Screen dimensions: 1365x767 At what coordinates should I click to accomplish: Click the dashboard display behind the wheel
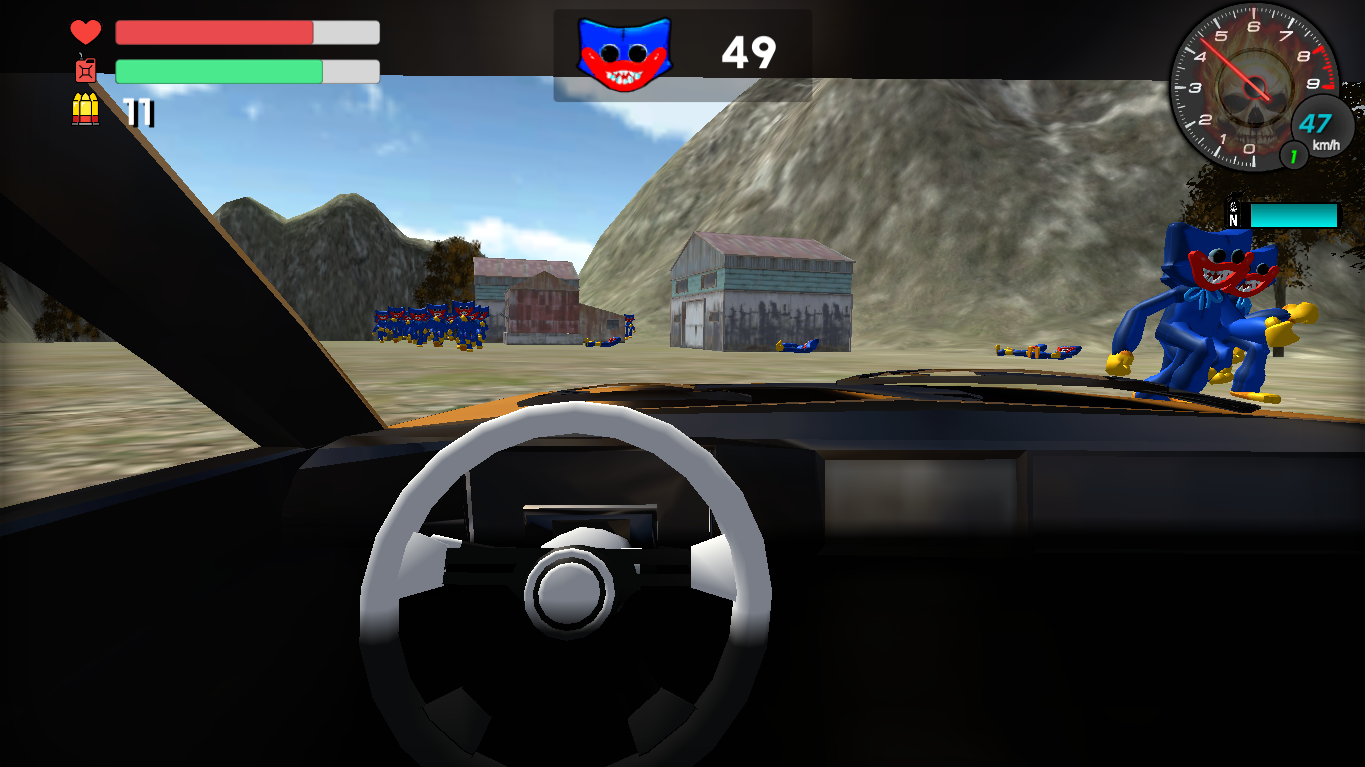588,518
